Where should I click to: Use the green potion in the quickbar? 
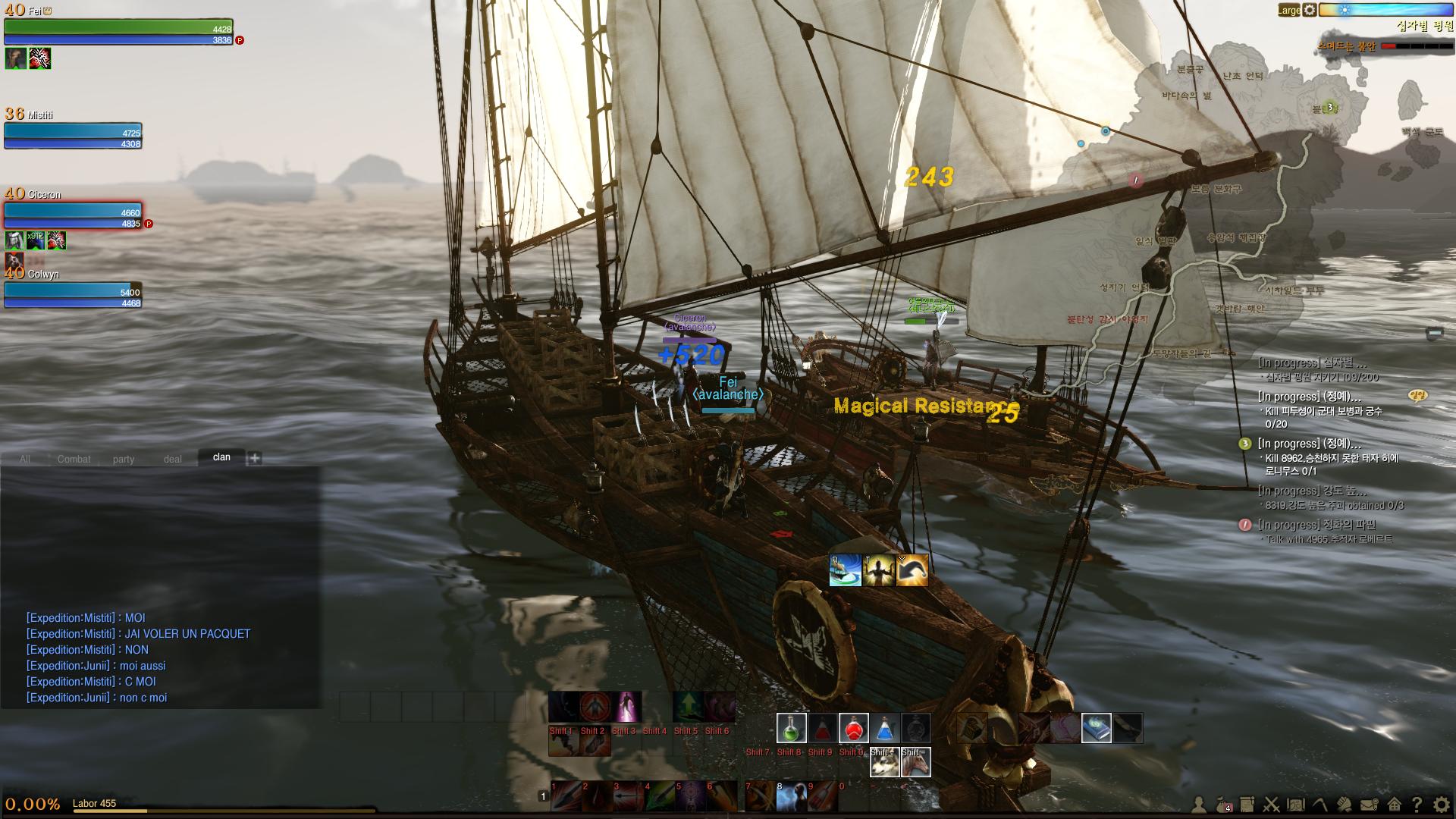tap(791, 728)
